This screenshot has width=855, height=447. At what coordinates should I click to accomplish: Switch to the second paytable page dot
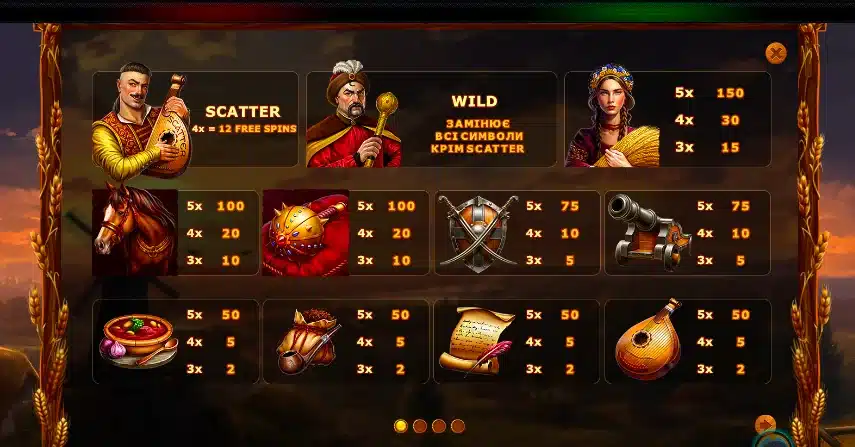[x=420, y=426]
